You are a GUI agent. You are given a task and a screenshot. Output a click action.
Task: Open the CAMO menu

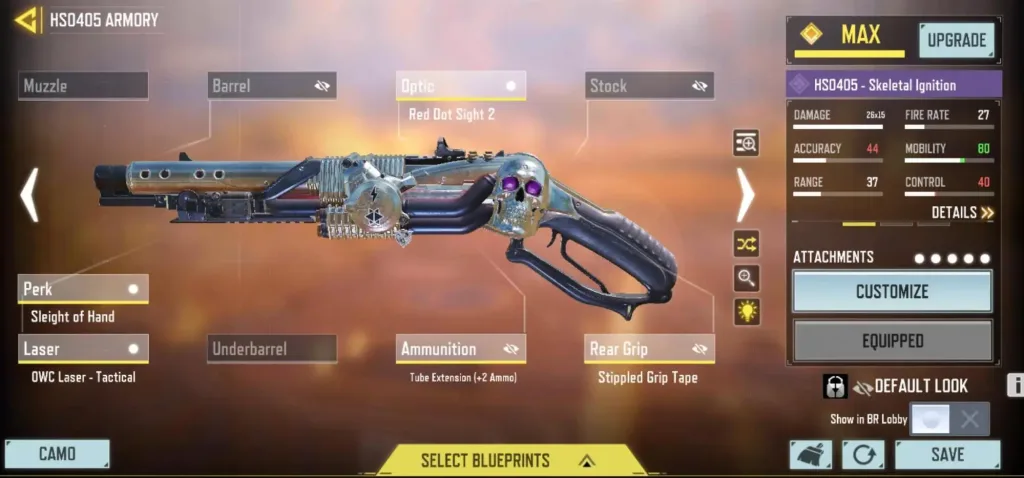point(57,454)
